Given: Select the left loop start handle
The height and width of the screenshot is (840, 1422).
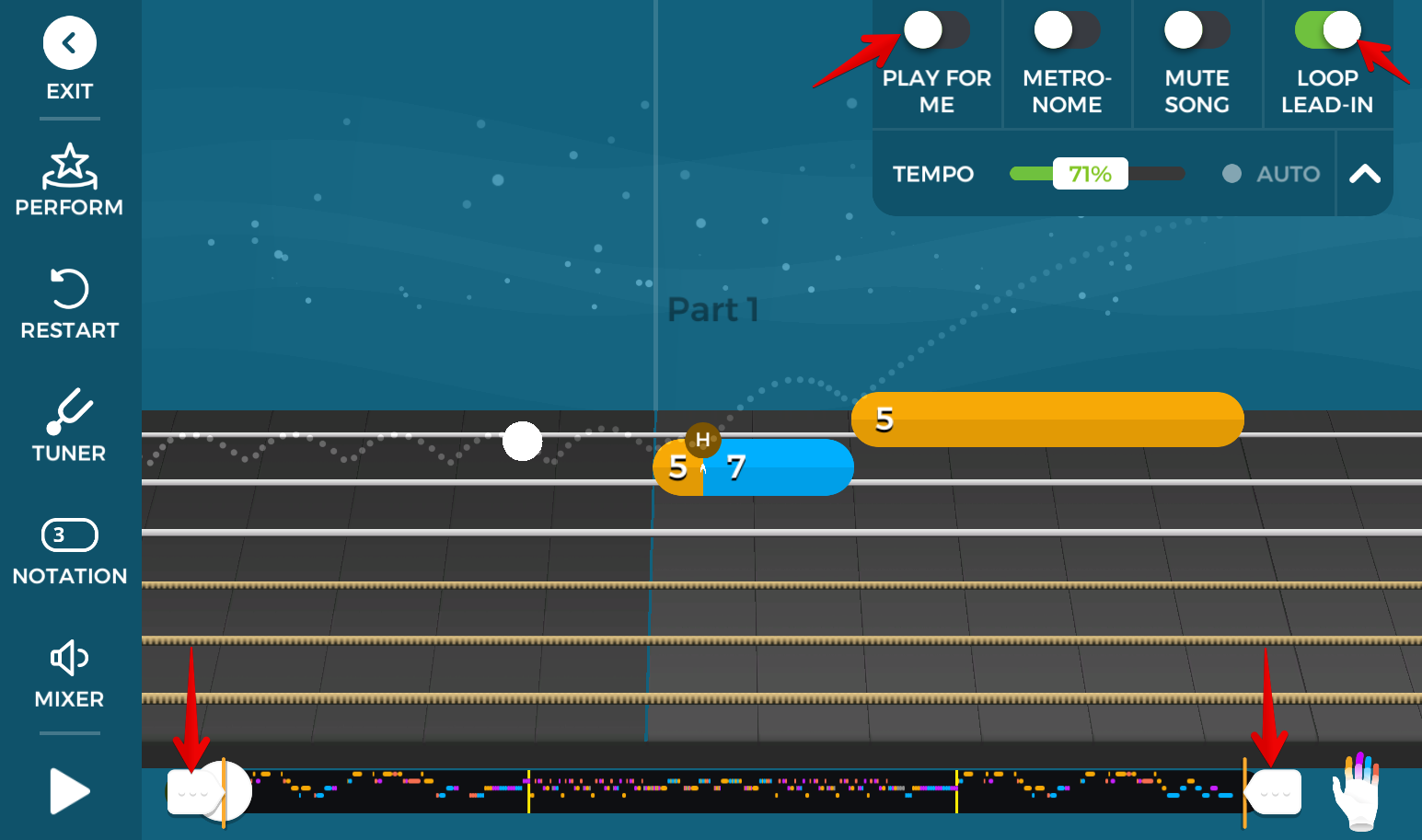Looking at the screenshot, I should [193, 792].
